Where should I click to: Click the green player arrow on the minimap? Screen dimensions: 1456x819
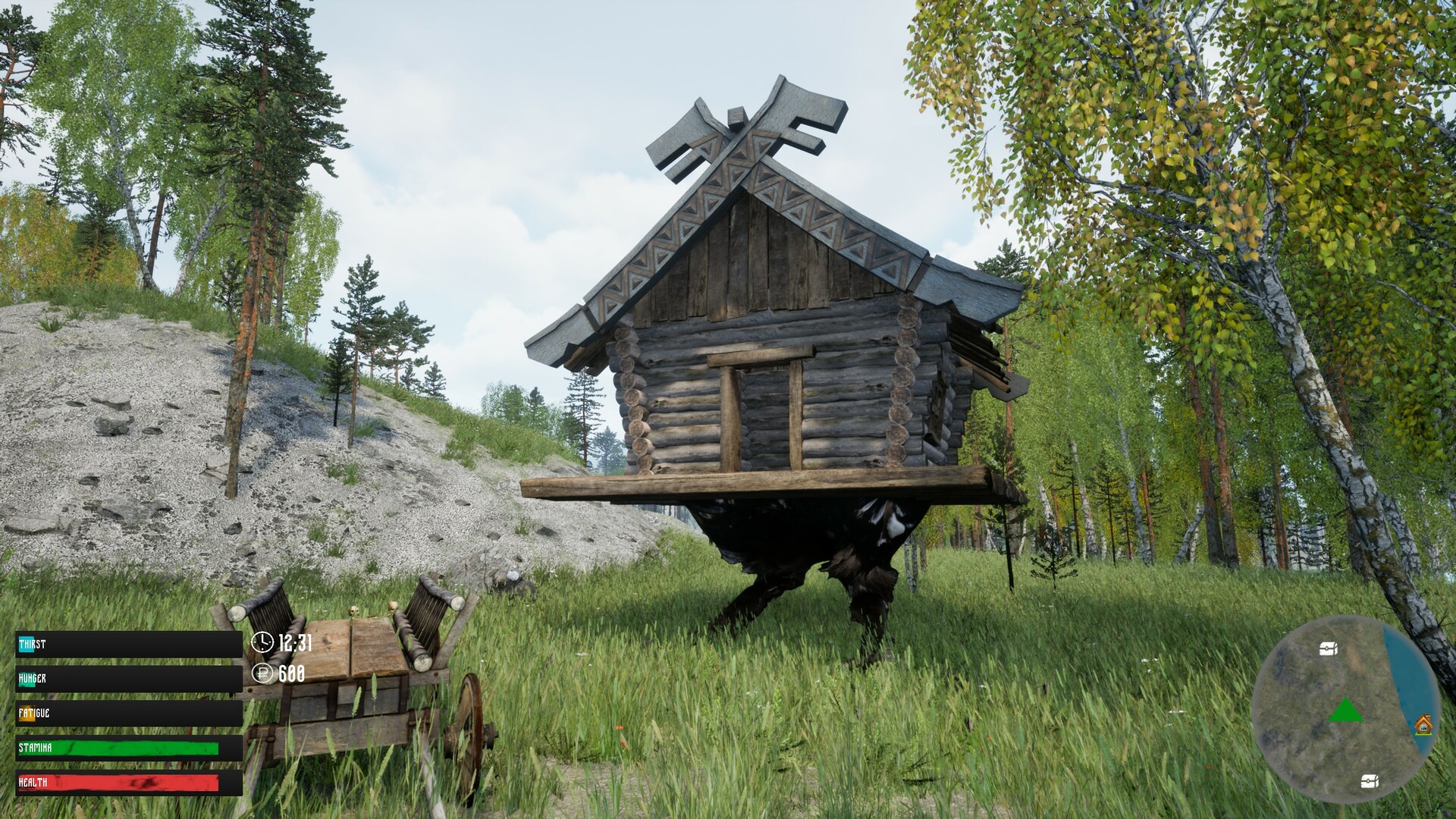pyautogui.click(x=1347, y=710)
